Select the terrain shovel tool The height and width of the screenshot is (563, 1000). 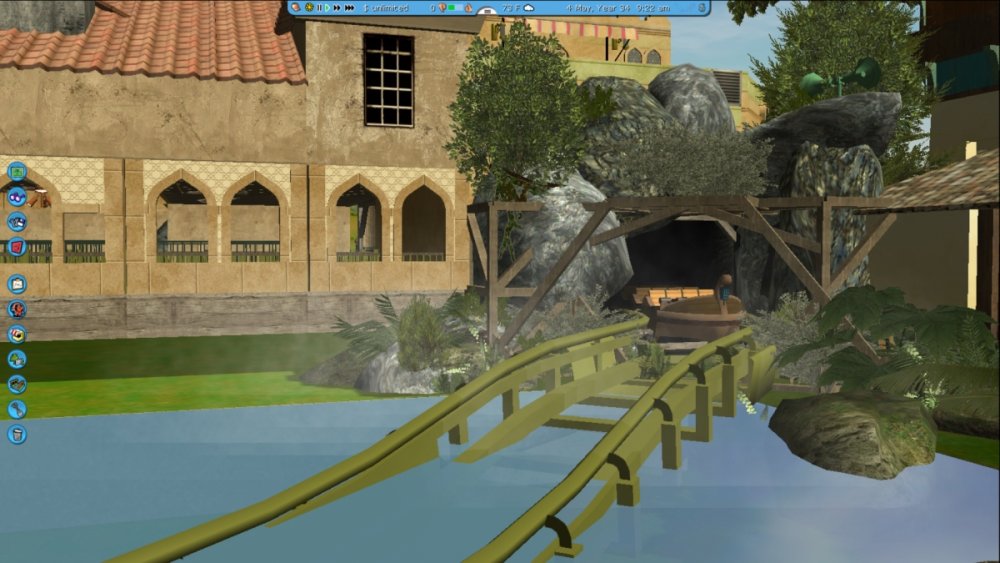[x=17, y=409]
